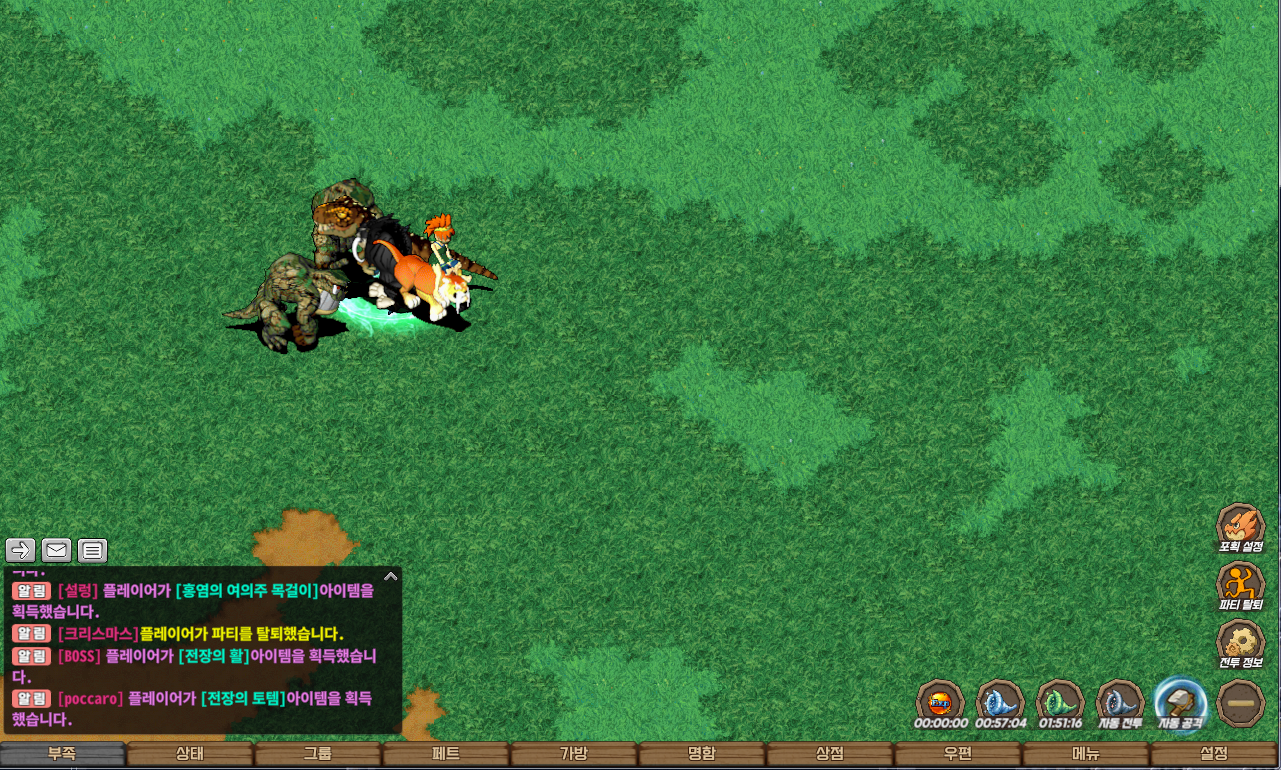Click the envelope button above the chat

[x=57, y=550]
